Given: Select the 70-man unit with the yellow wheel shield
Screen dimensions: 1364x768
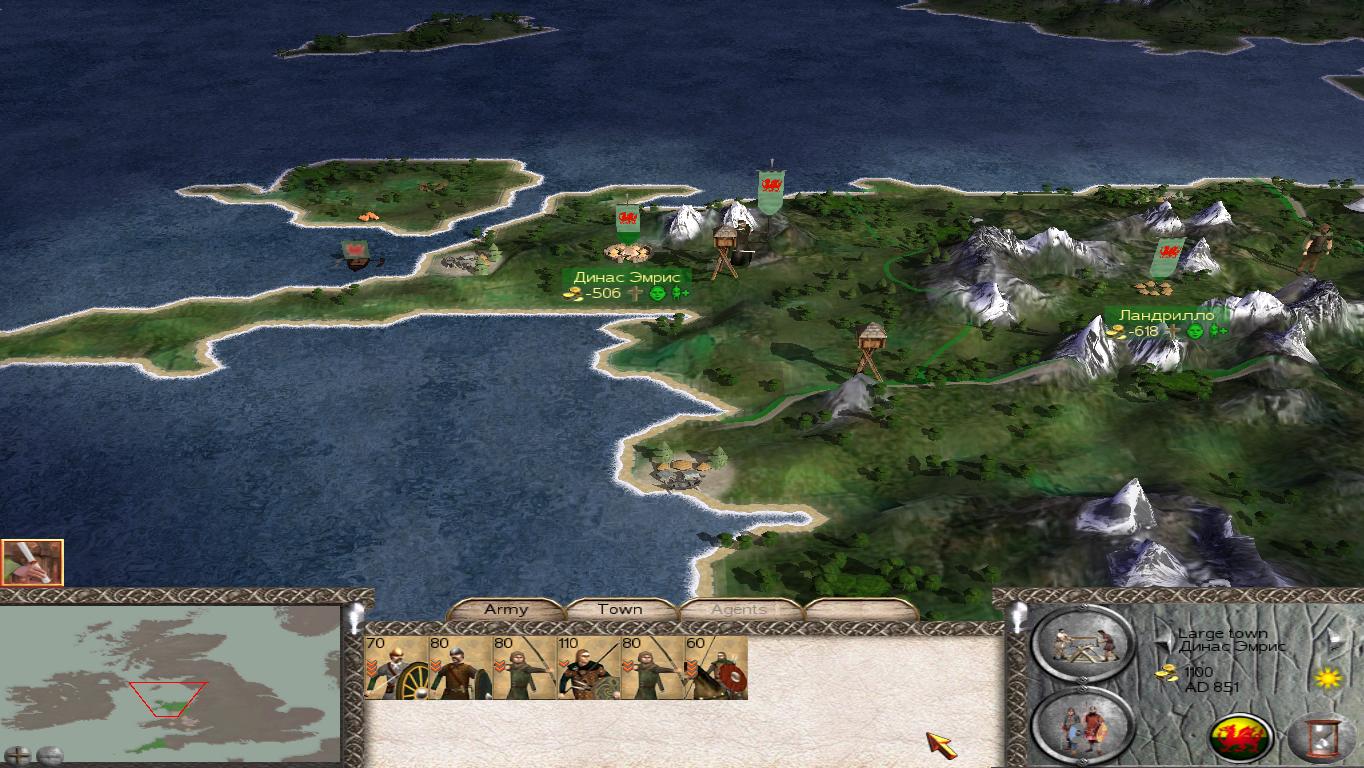Looking at the screenshot, I should point(396,667).
